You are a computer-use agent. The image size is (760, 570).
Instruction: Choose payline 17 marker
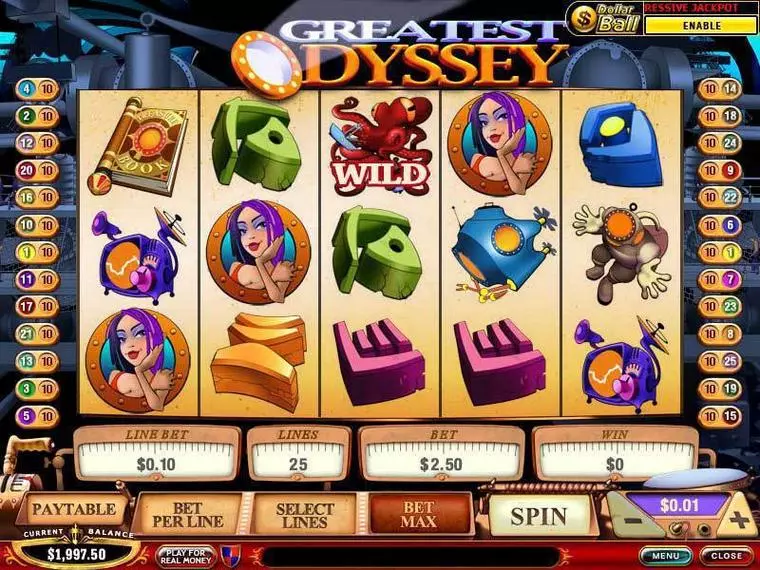click(x=25, y=305)
